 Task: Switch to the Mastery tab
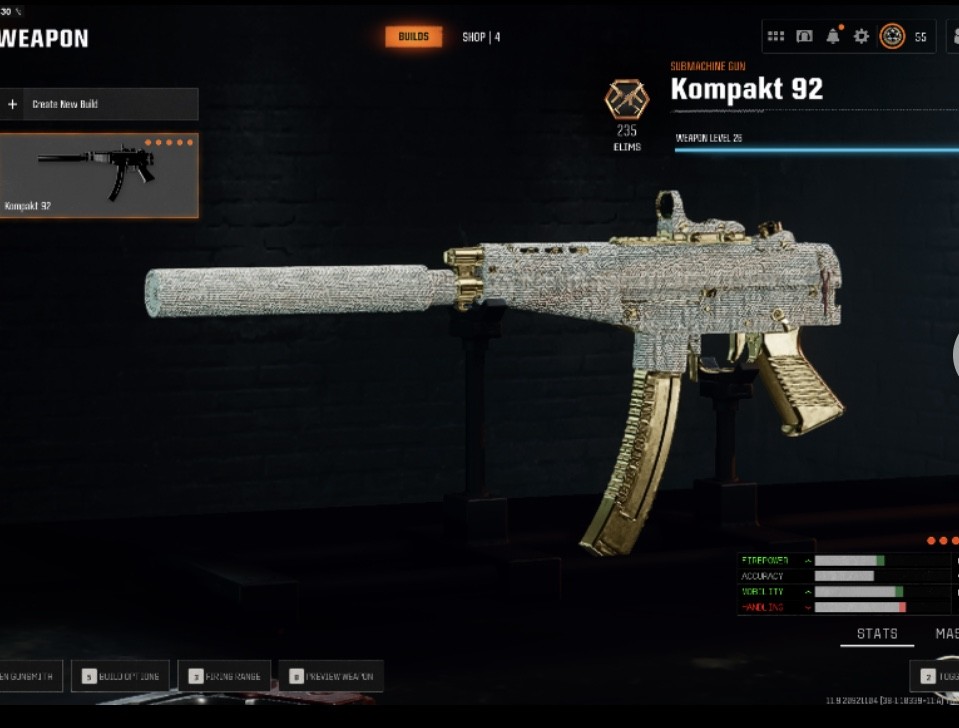(x=946, y=634)
